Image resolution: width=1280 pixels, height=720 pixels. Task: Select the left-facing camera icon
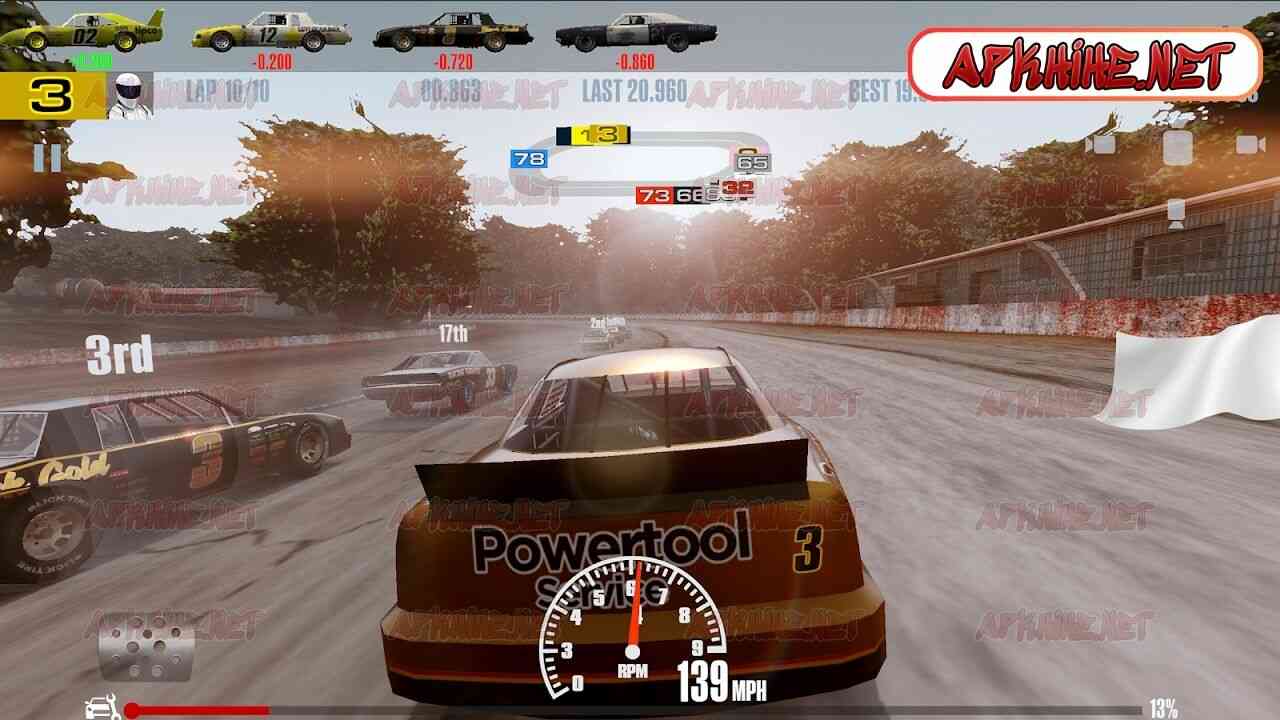pyautogui.click(x=1101, y=145)
